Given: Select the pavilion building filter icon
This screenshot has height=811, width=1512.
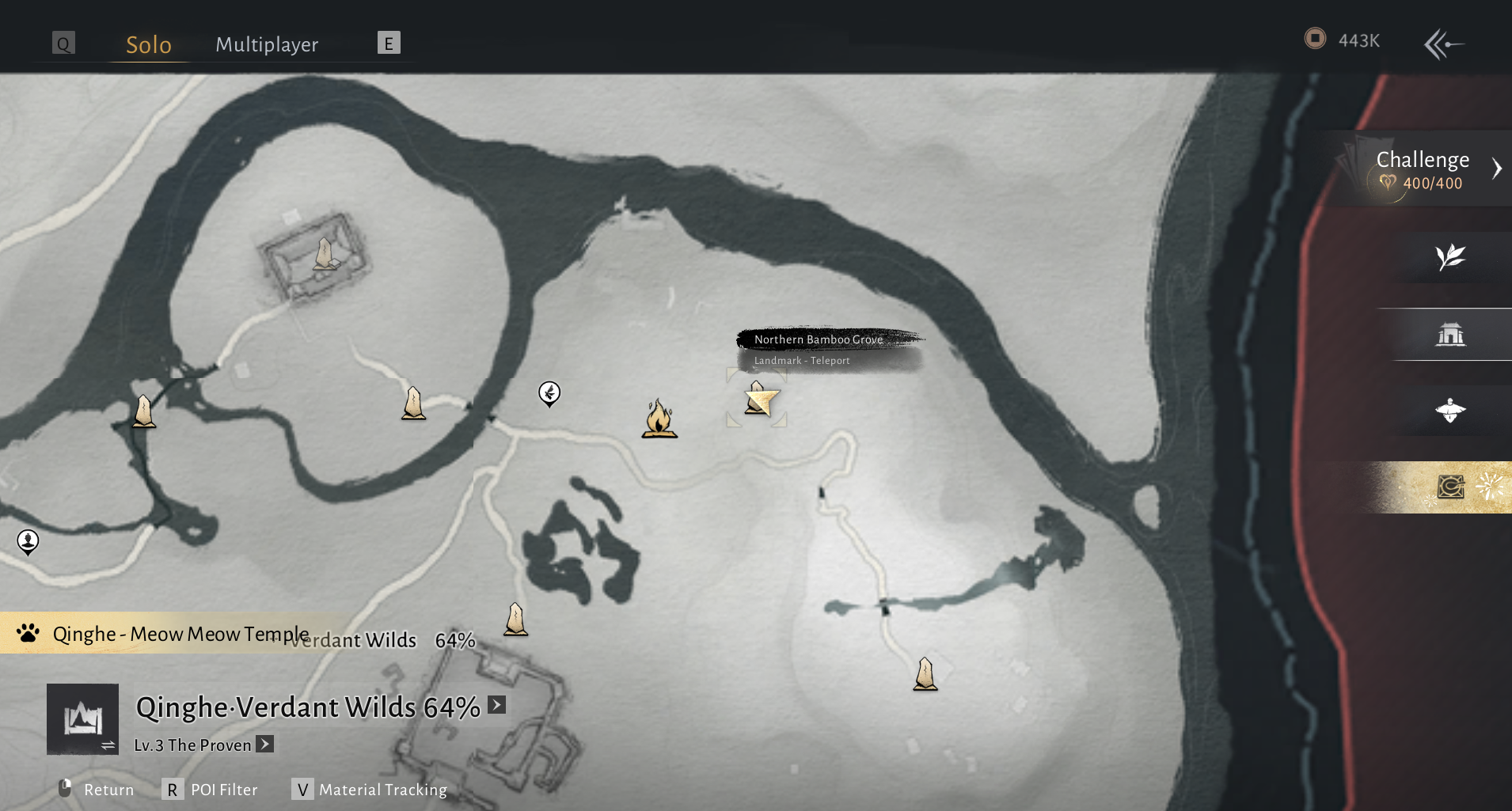Looking at the screenshot, I should tap(1450, 335).
